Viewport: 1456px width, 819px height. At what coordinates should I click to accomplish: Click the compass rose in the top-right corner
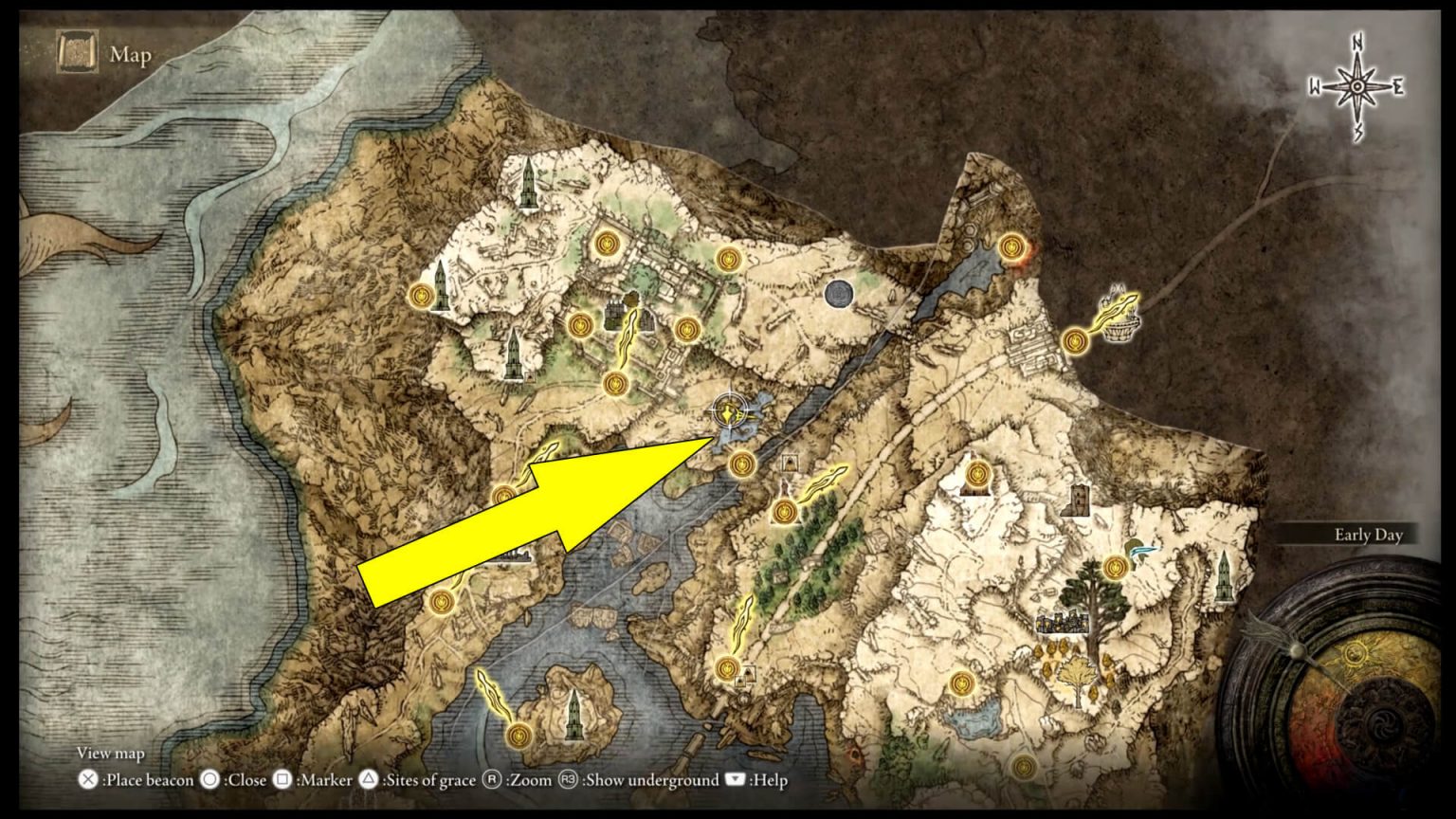pos(1357,83)
